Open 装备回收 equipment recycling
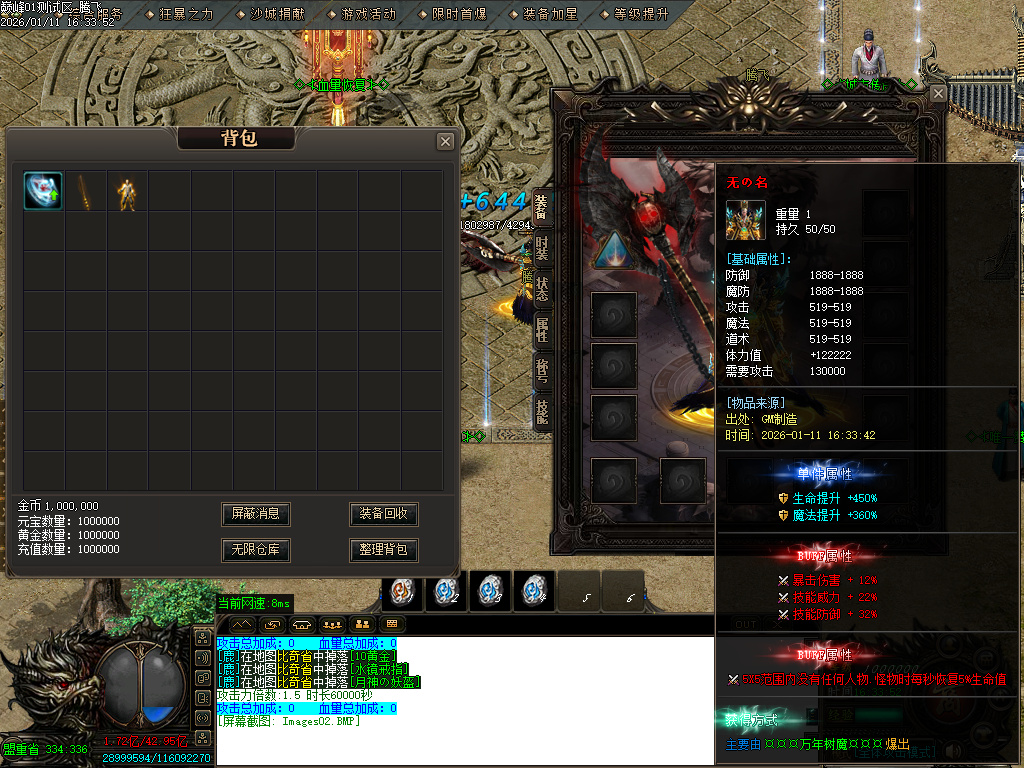The height and width of the screenshot is (768, 1024). pos(383,514)
